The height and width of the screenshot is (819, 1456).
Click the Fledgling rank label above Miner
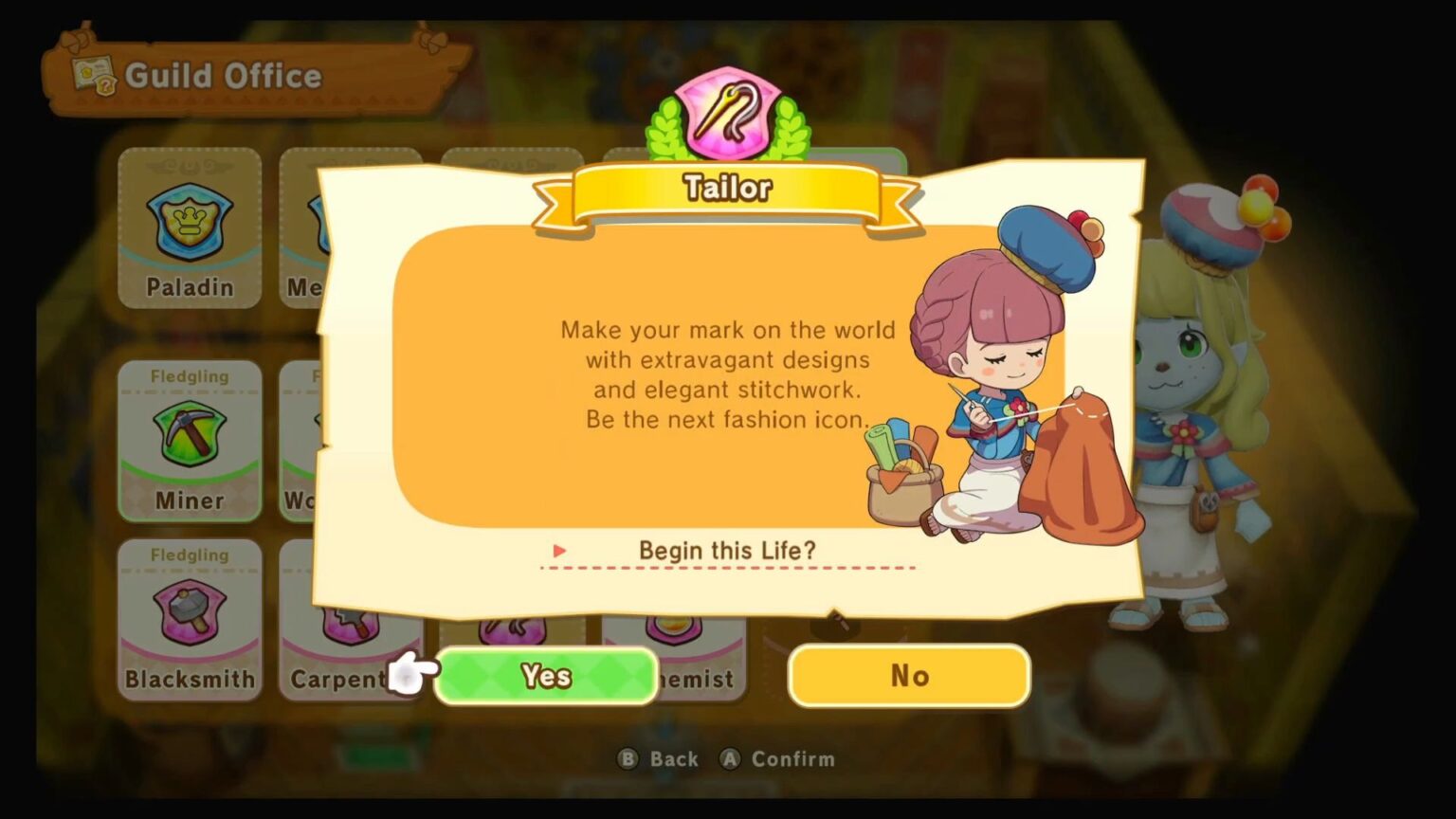[189, 376]
